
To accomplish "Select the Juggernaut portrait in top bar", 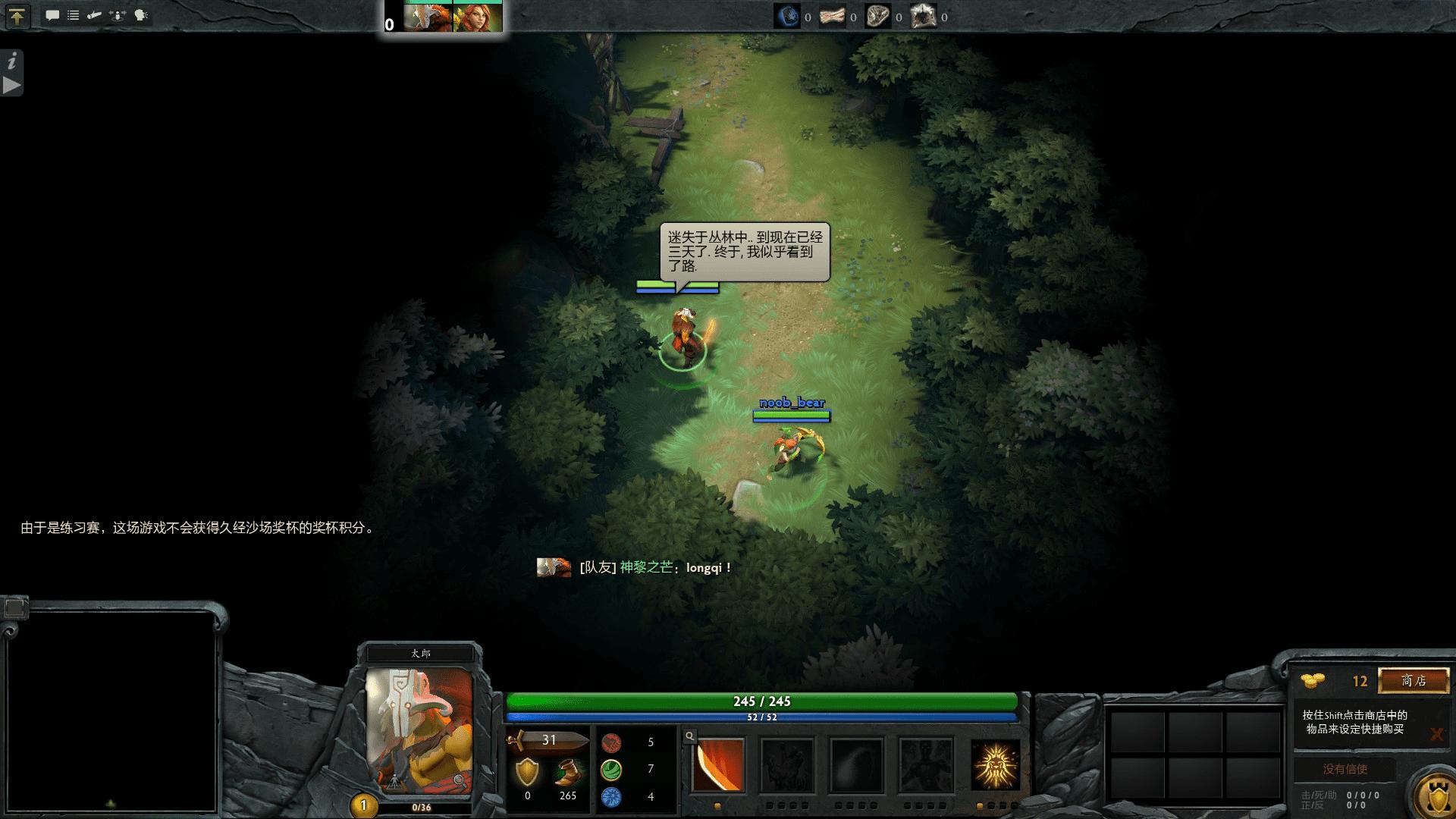I will (428, 17).
